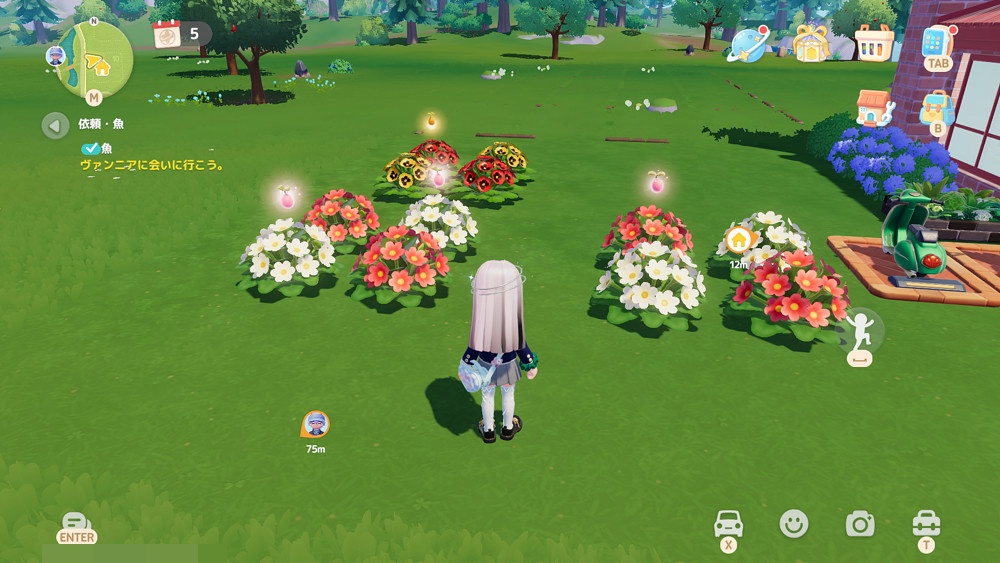The width and height of the screenshot is (1000, 563).
Task: Open the chat bubble icon
Action: pos(76,523)
